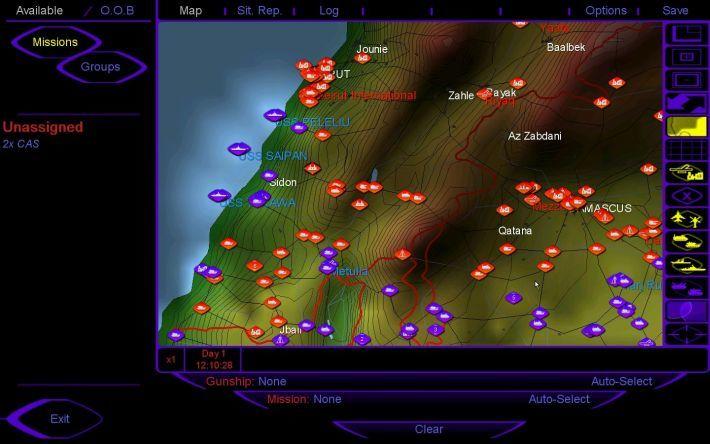Open the Sit. Rep. screen

tap(259, 10)
